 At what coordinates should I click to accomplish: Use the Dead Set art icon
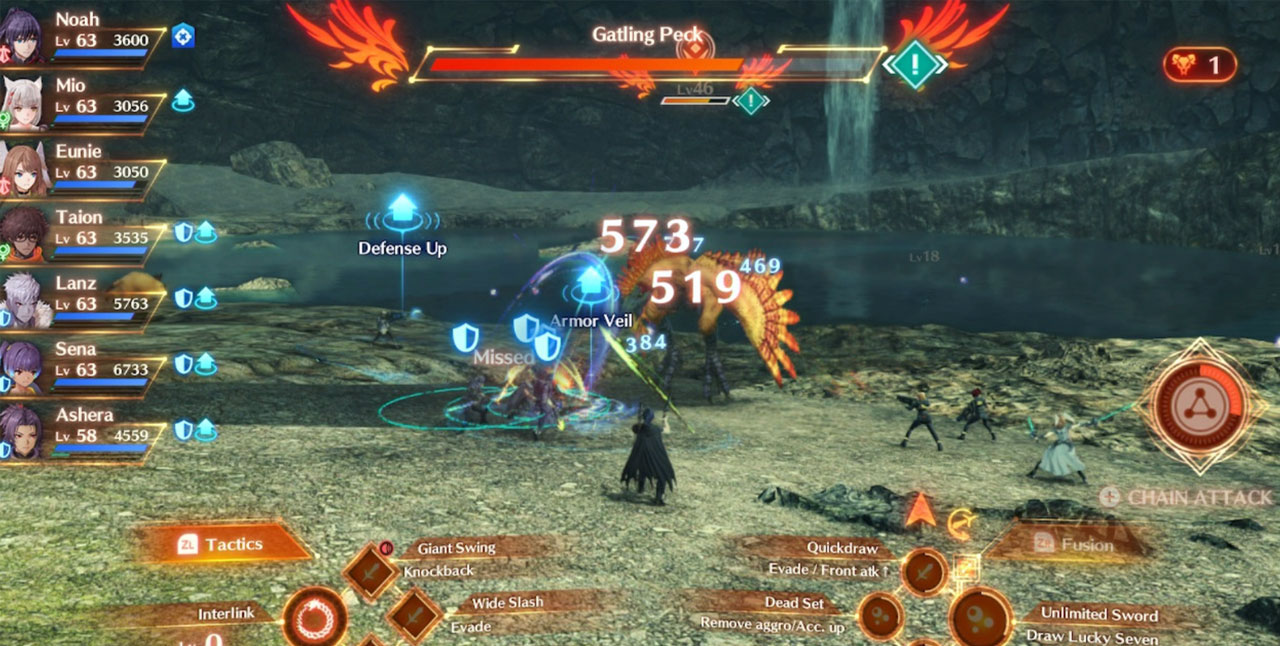[x=881, y=616]
